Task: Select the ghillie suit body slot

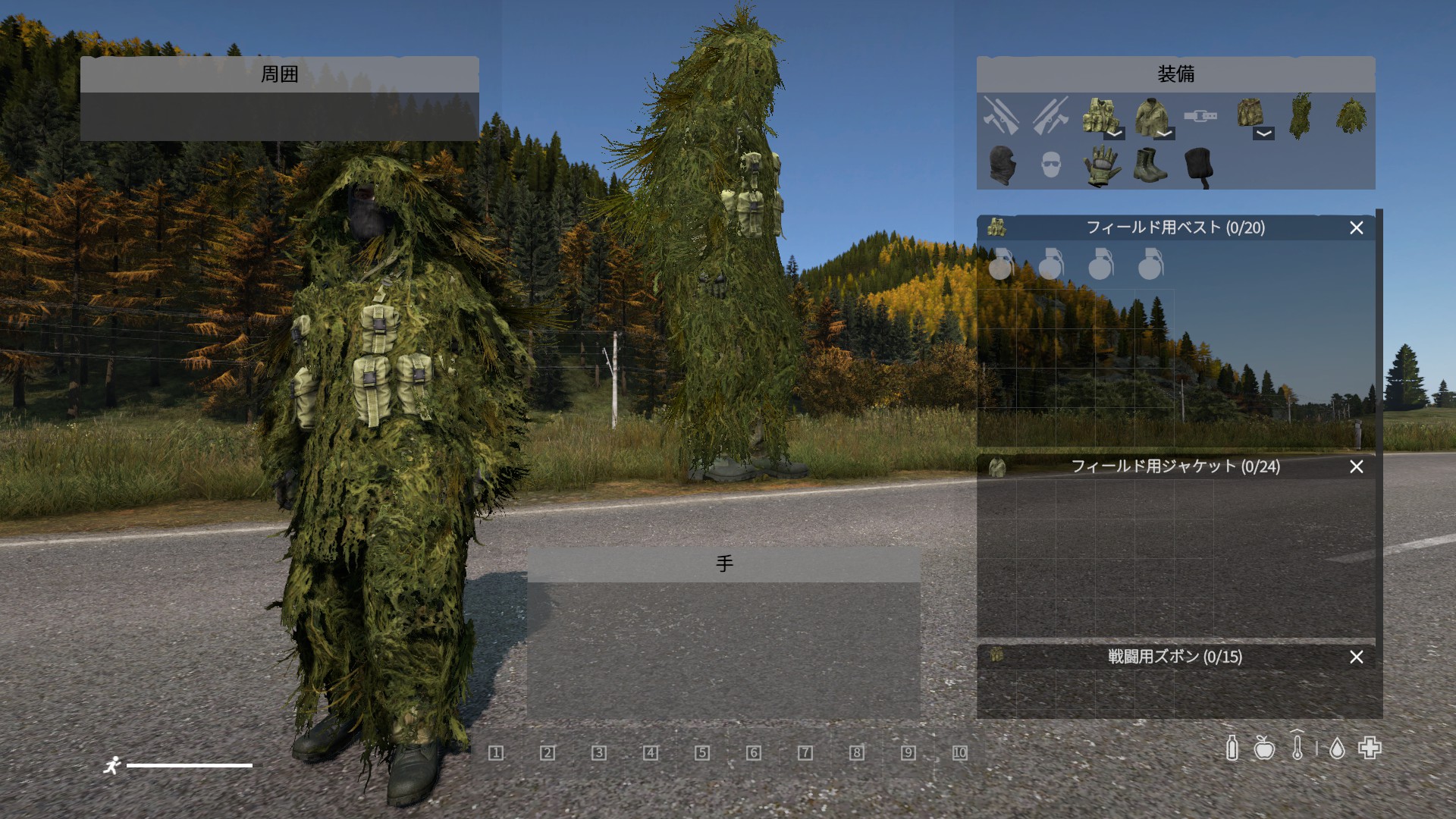Action: pyautogui.click(x=1300, y=116)
